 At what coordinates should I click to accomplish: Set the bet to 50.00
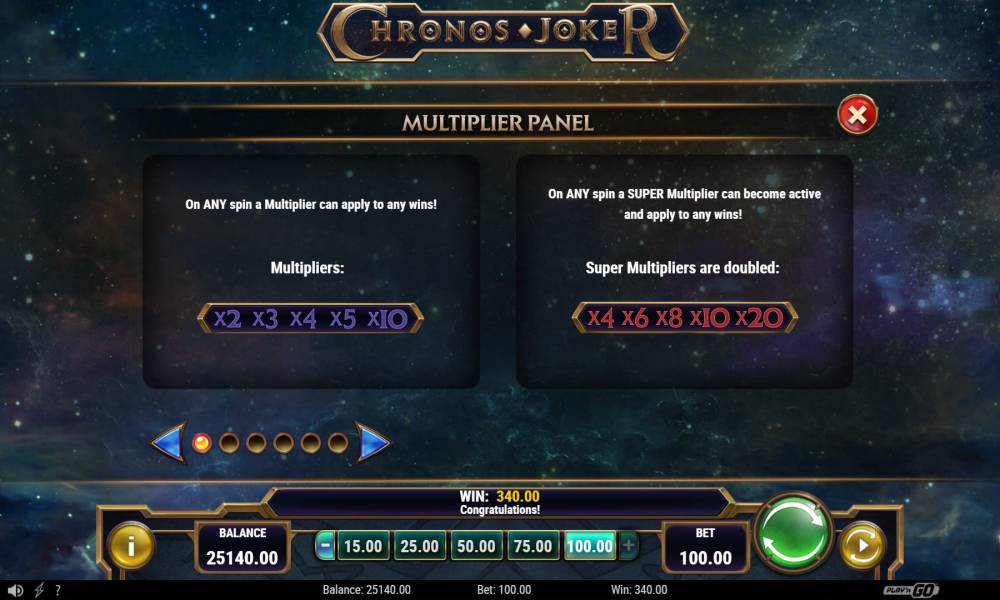point(475,546)
